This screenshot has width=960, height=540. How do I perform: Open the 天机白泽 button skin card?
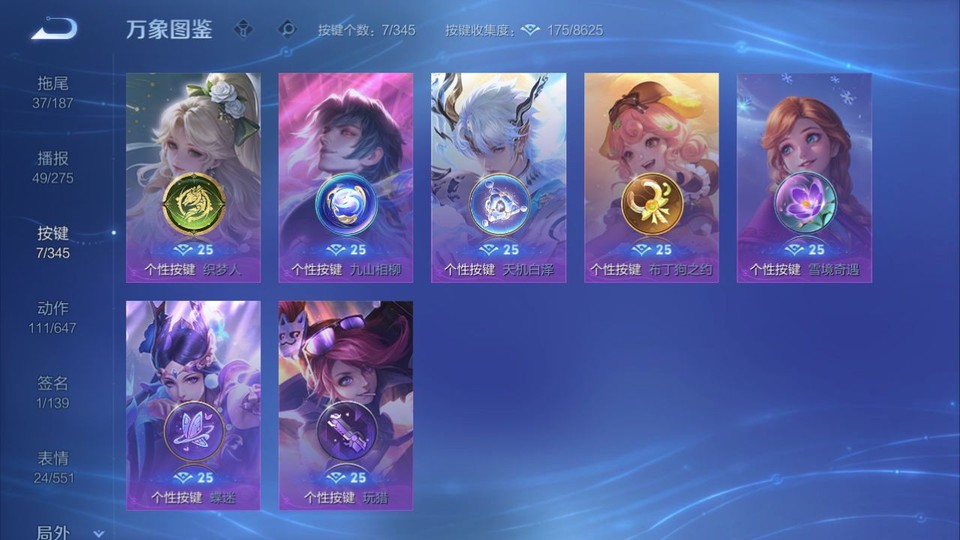498,177
